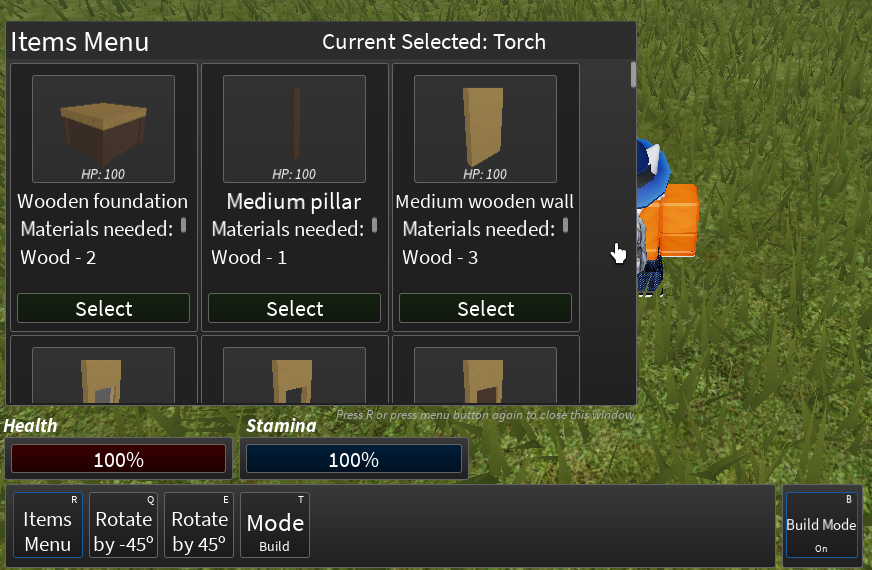This screenshot has width=872, height=570.
Task: Rotate the piece by 45 degrees
Action: click(x=199, y=525)
